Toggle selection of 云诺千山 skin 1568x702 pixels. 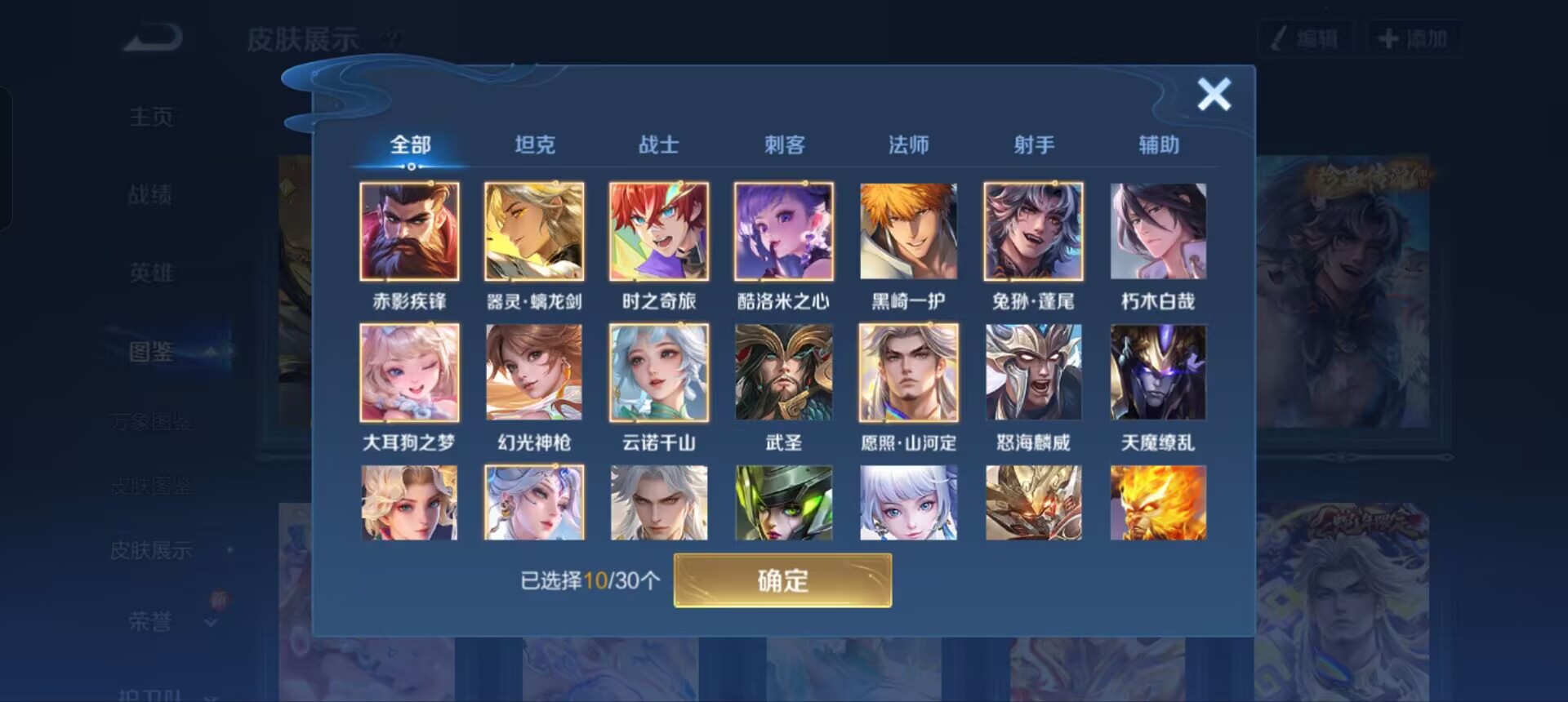[659, 373]
